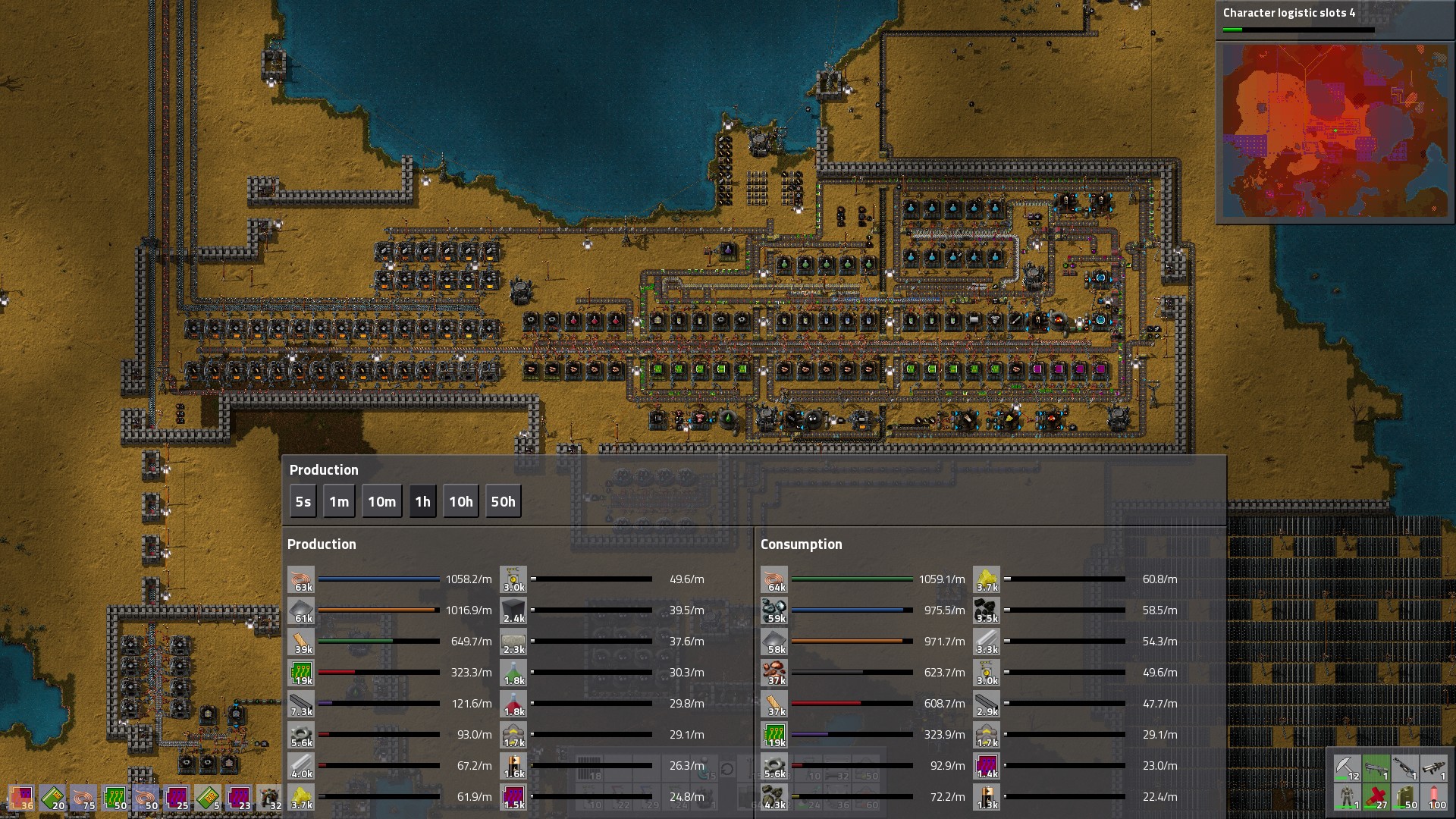Select the rocket launcher slot

pos(1434,768)
